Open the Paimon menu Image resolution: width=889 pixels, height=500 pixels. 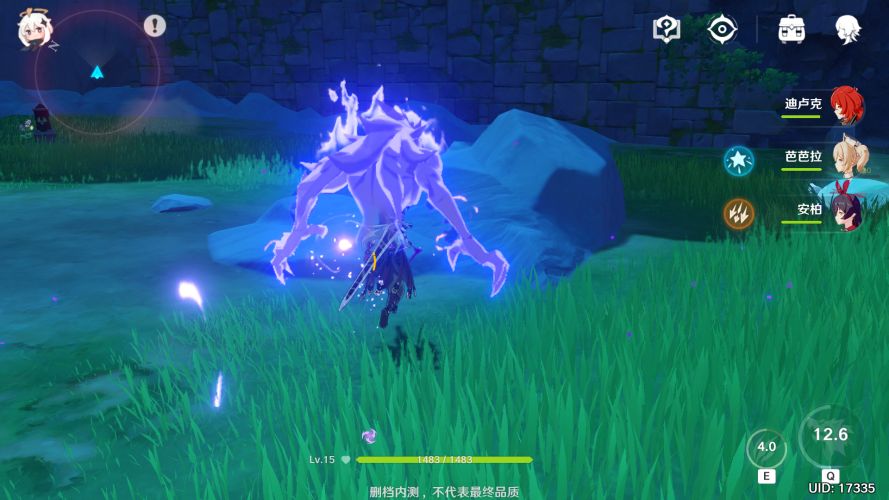point(35,30)
